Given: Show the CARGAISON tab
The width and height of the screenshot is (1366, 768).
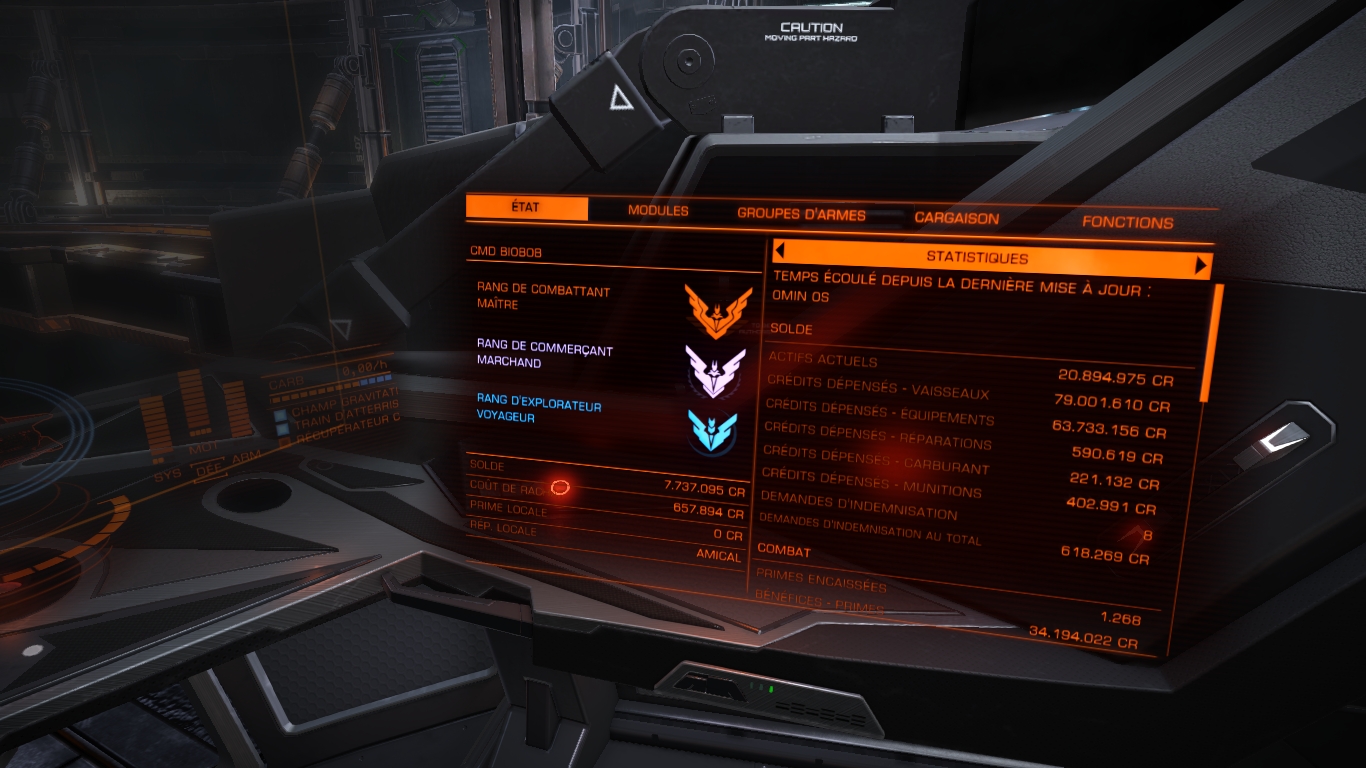Looking at the screenshot, I should (956, 218).
